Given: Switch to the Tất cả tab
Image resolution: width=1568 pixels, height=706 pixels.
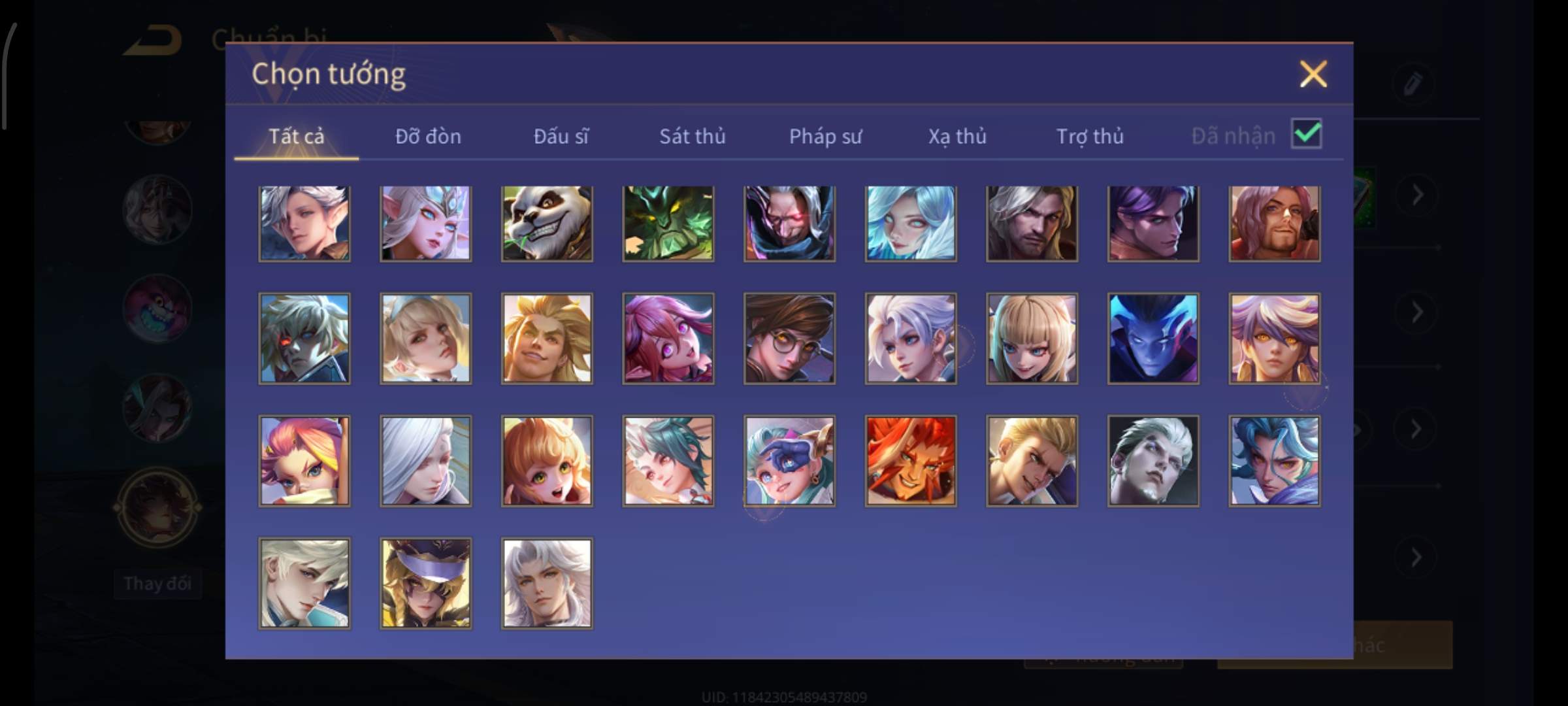Looking at the screenshot, I should 296,136.
